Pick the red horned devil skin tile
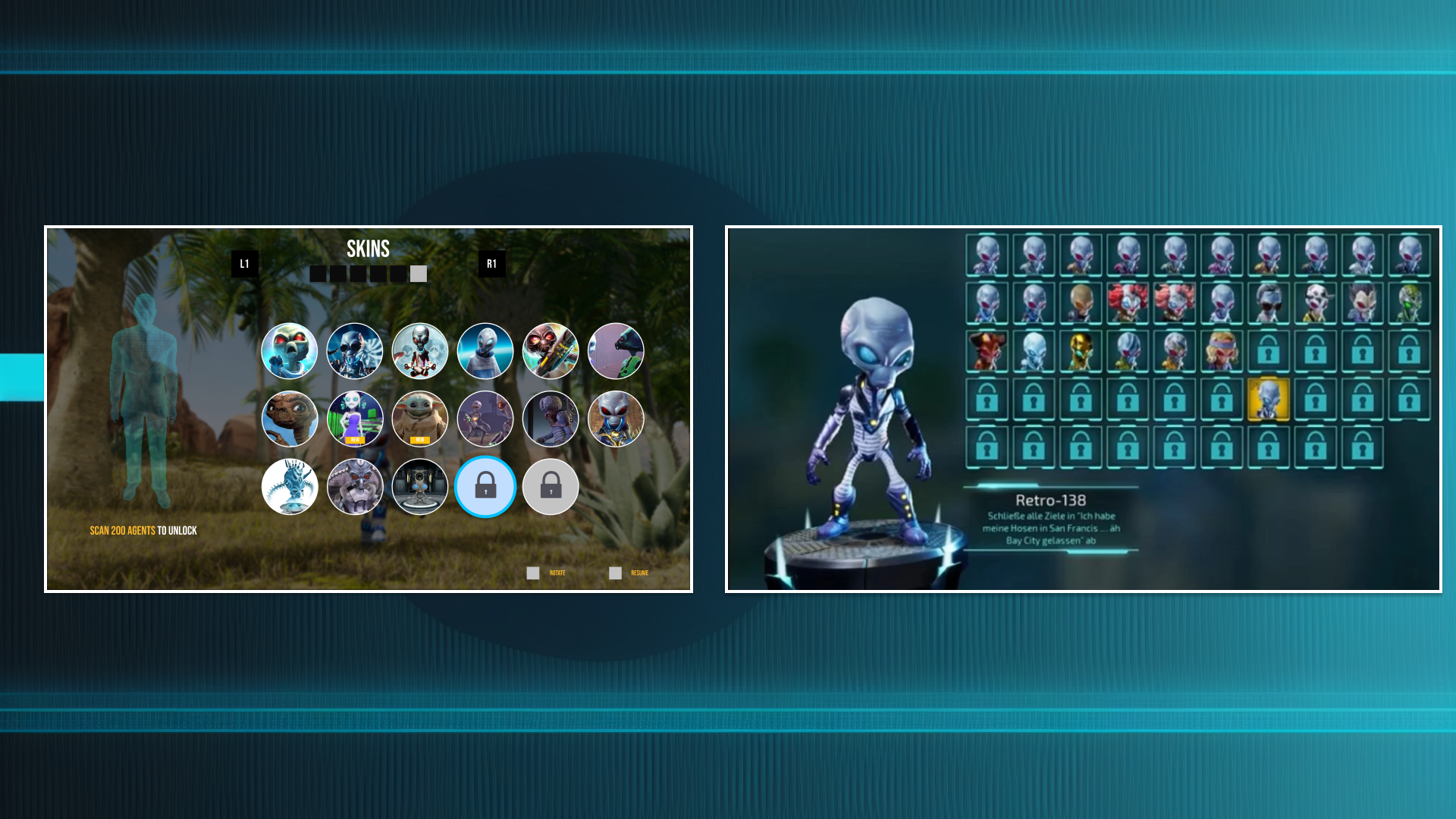This screenshot has height=819, width=1456. click(987, 351)
